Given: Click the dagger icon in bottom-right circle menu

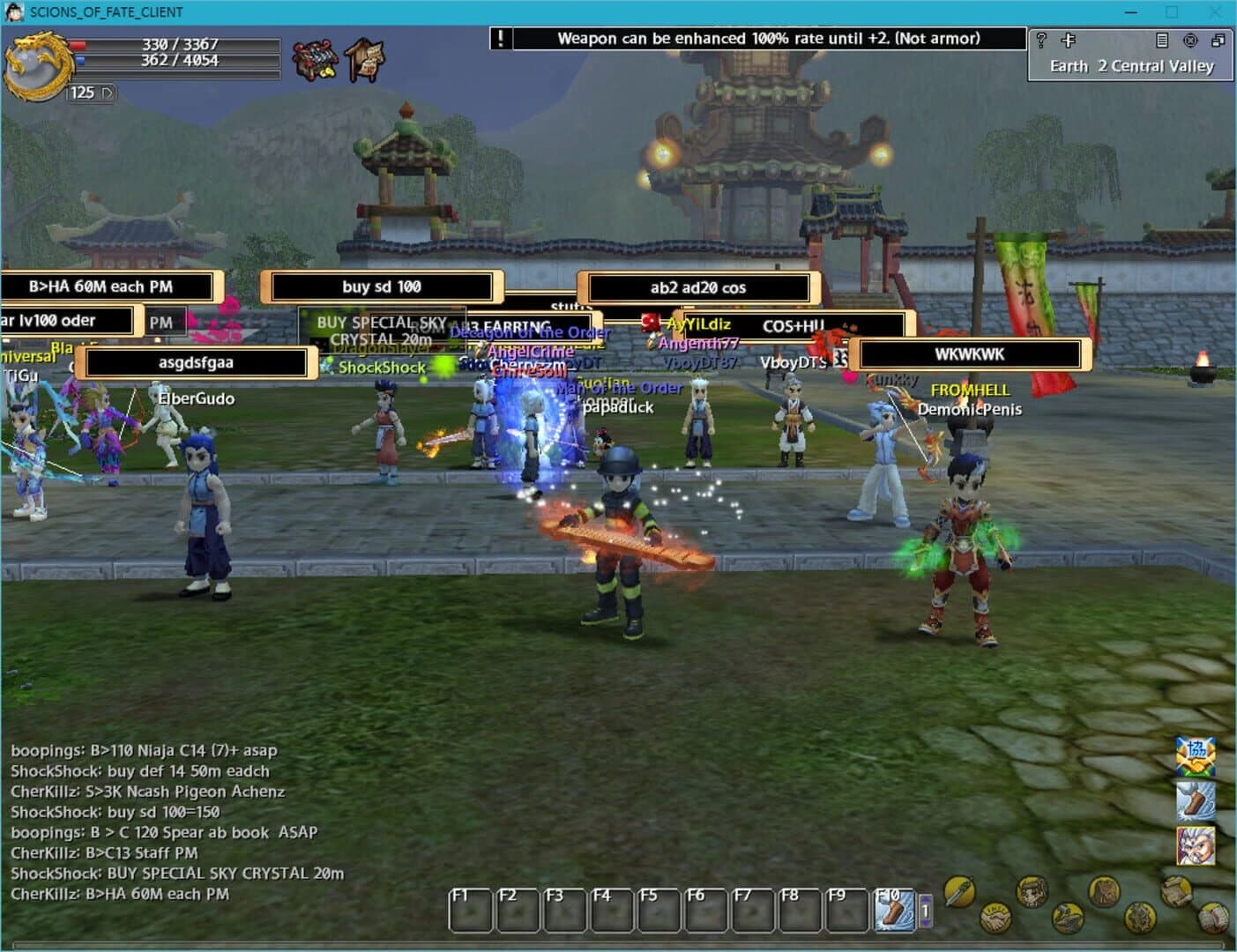Looking at the screenshot, I should (x=959, y=892).
